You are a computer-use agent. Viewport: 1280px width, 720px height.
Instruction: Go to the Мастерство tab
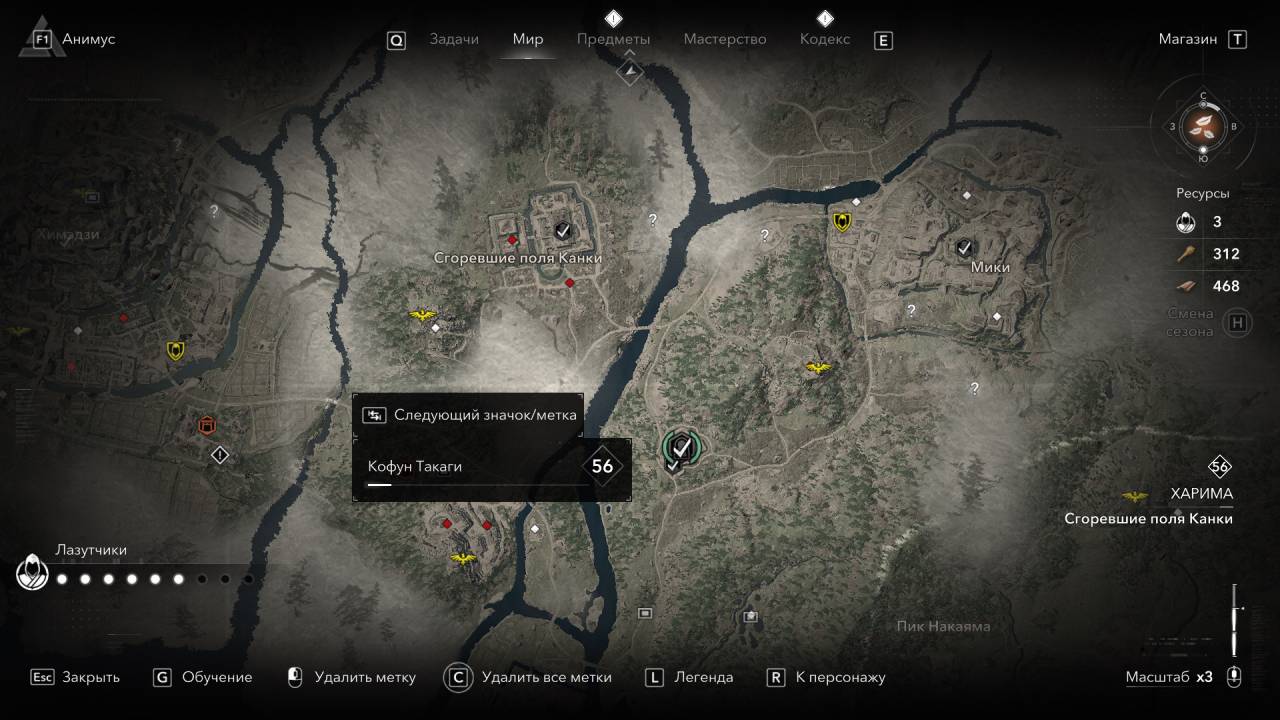tap(725, 39)
